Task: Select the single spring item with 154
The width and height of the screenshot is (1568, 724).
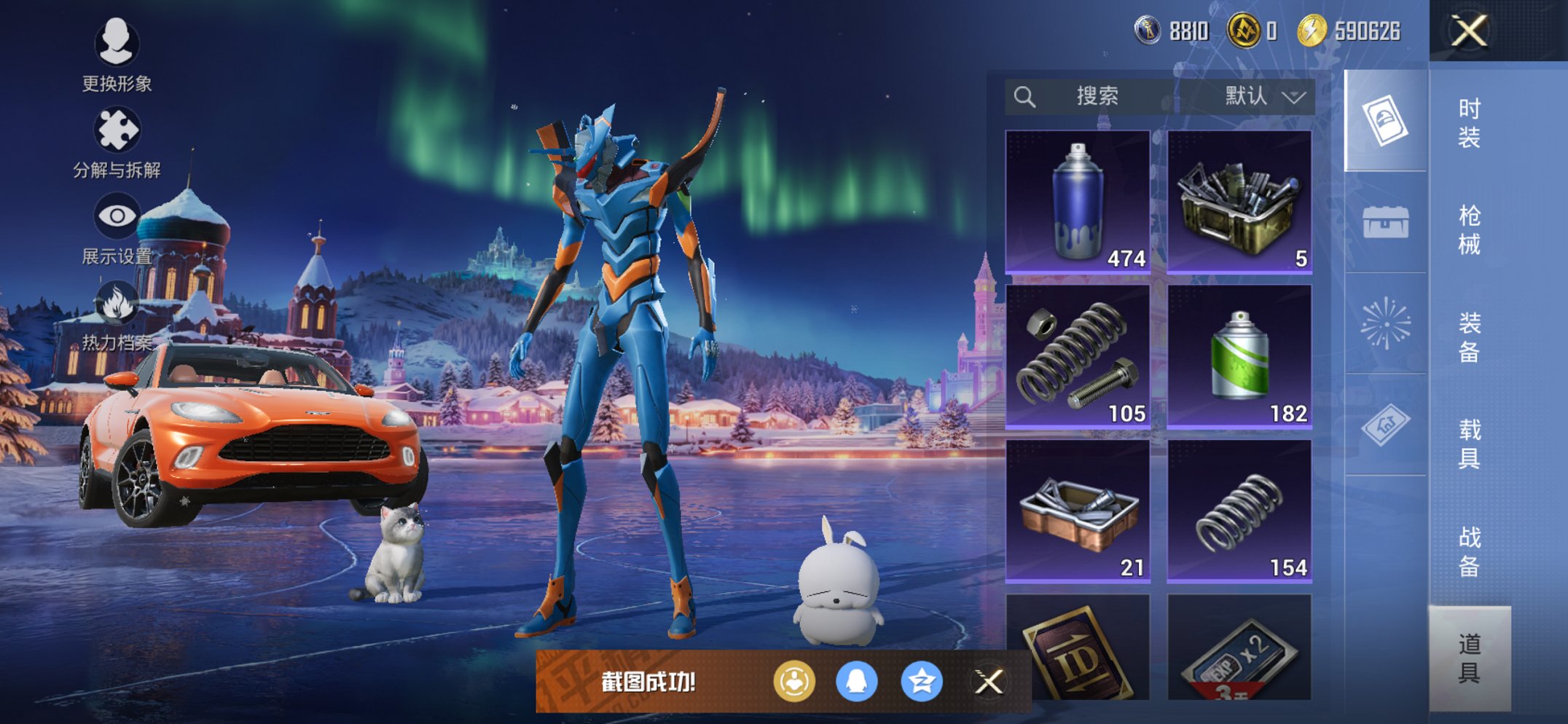Action: 1239,511
